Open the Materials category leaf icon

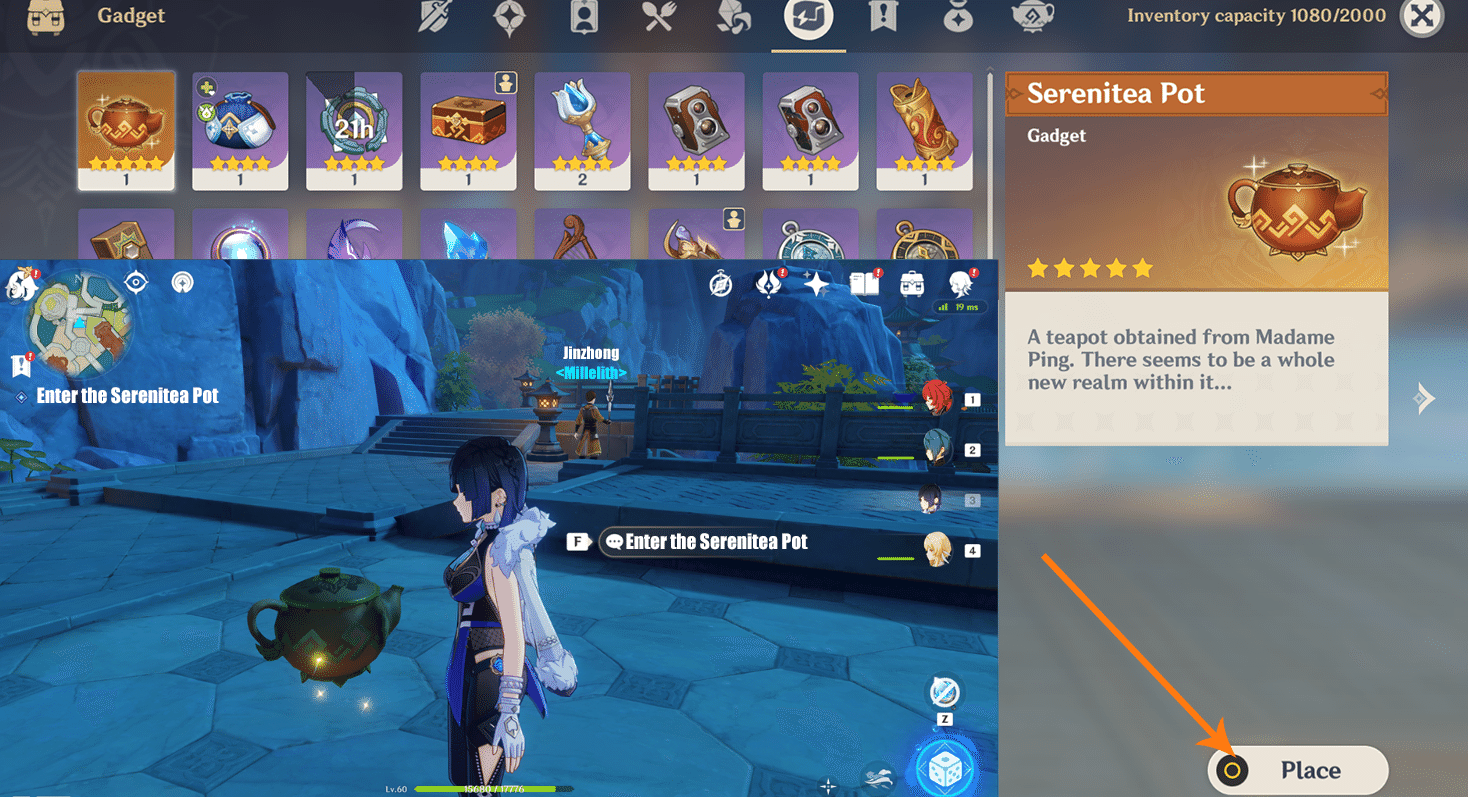click(x=733, y=17)
